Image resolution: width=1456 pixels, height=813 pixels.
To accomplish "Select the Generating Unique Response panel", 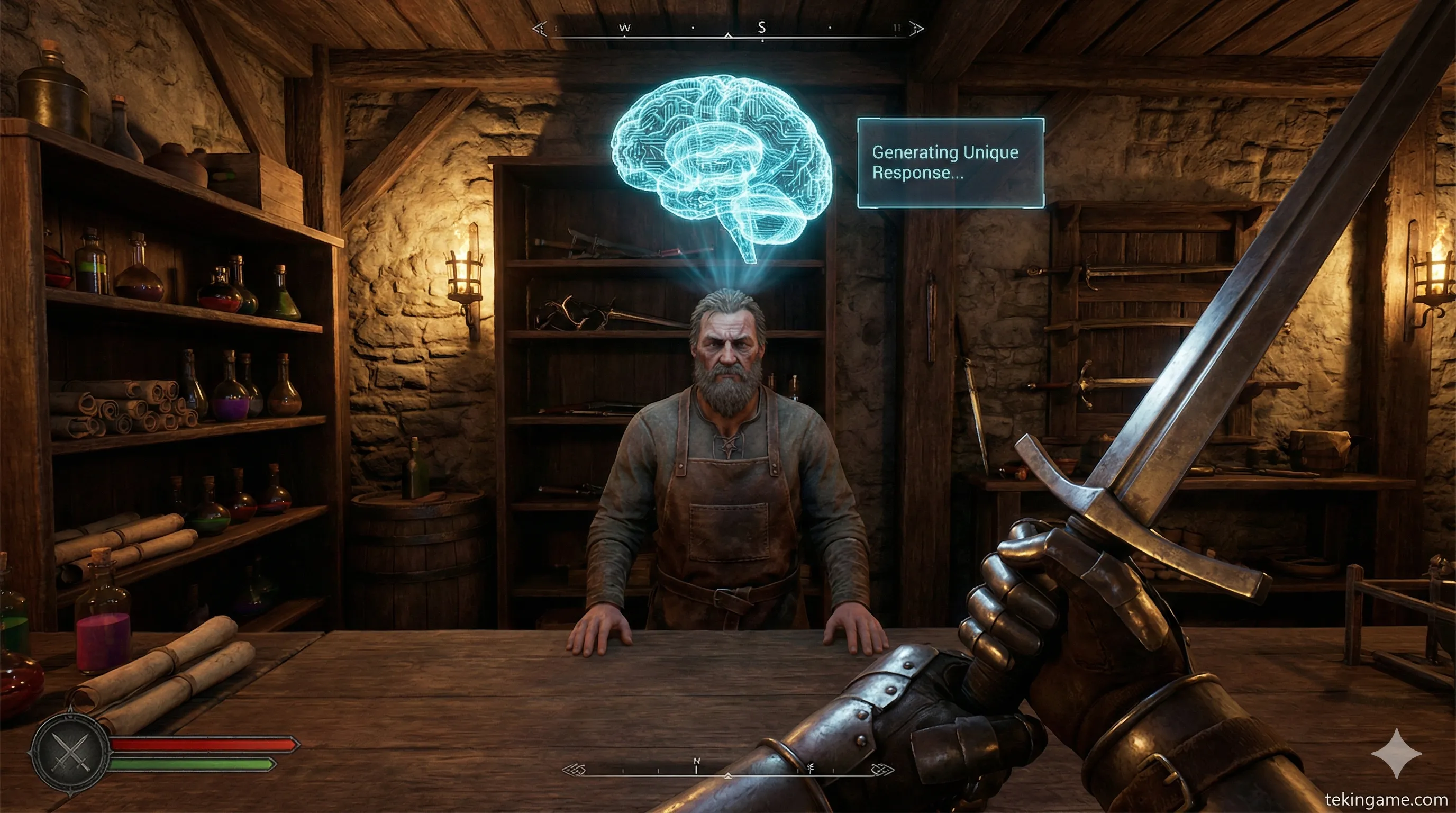I will pyautogui.click(x=950, y=163).
